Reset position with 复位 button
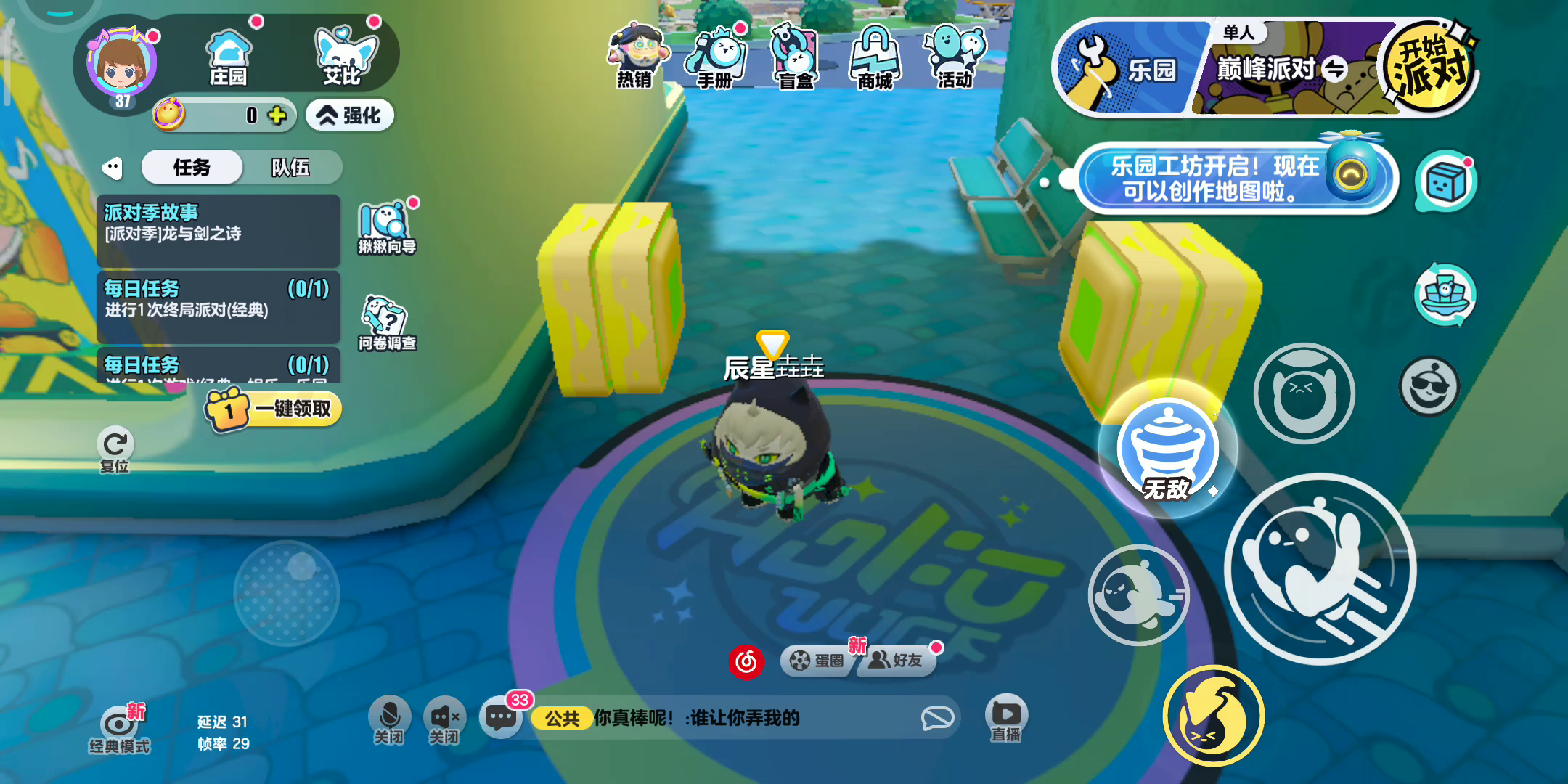 [115, 450]
